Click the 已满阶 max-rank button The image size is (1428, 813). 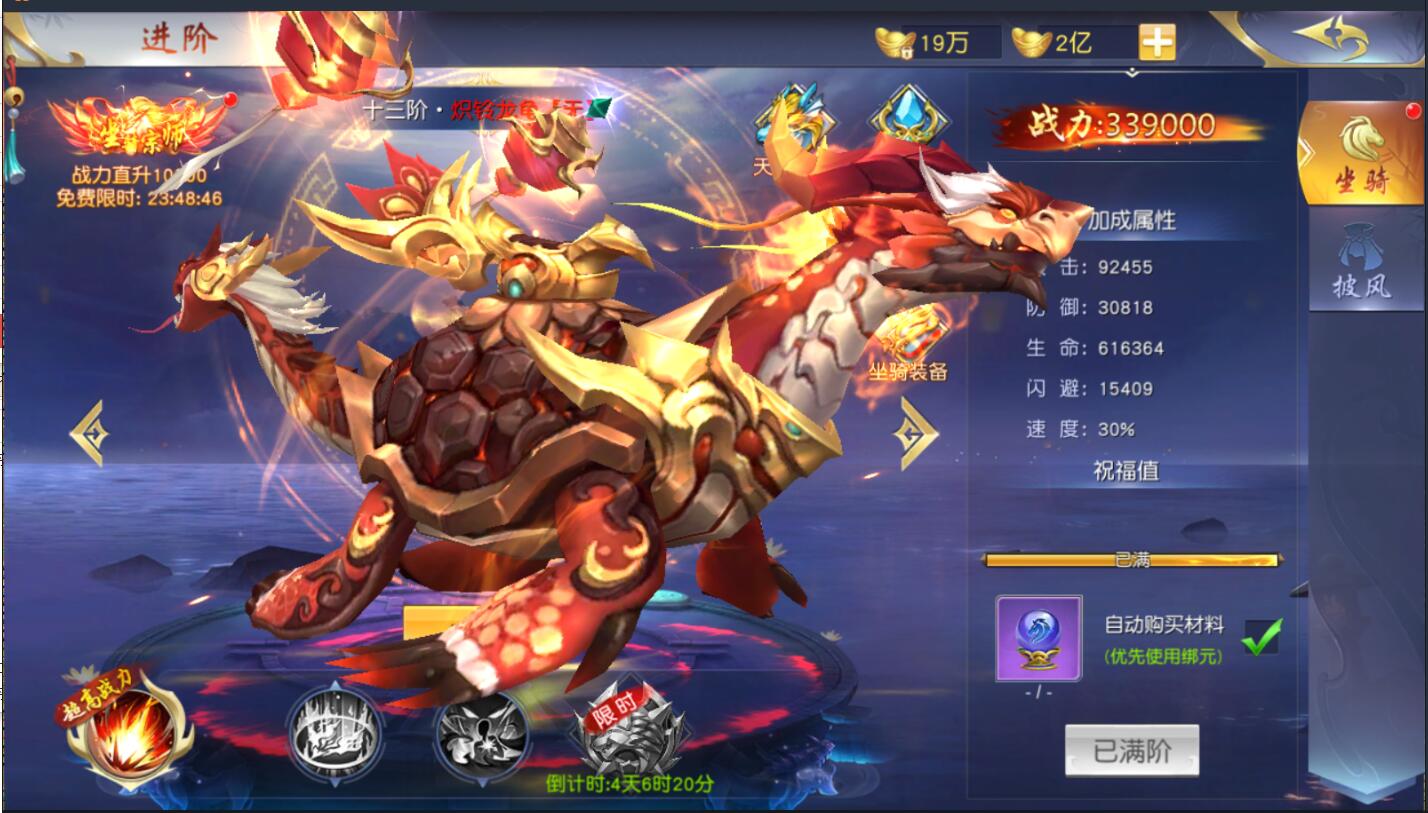pyautogui.click(x=1131, y=750)
